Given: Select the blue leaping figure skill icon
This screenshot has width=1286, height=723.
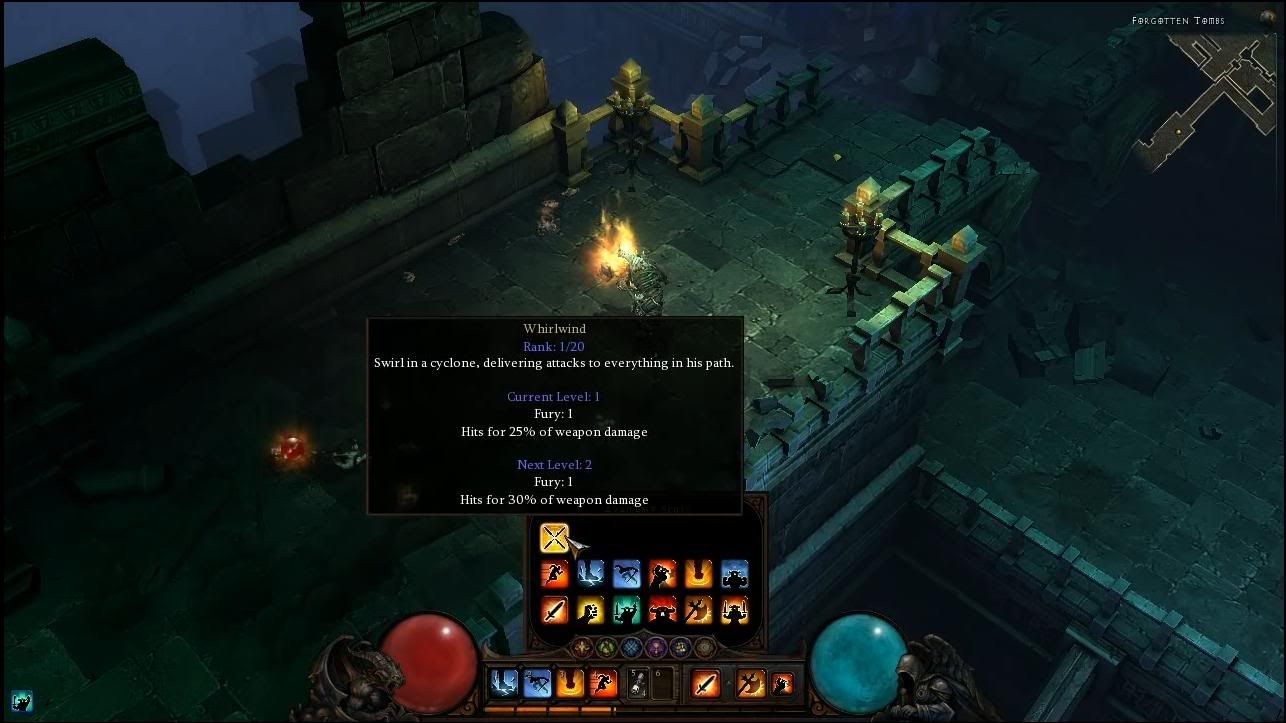Looking at the screenshot, I should click(625, 574).
